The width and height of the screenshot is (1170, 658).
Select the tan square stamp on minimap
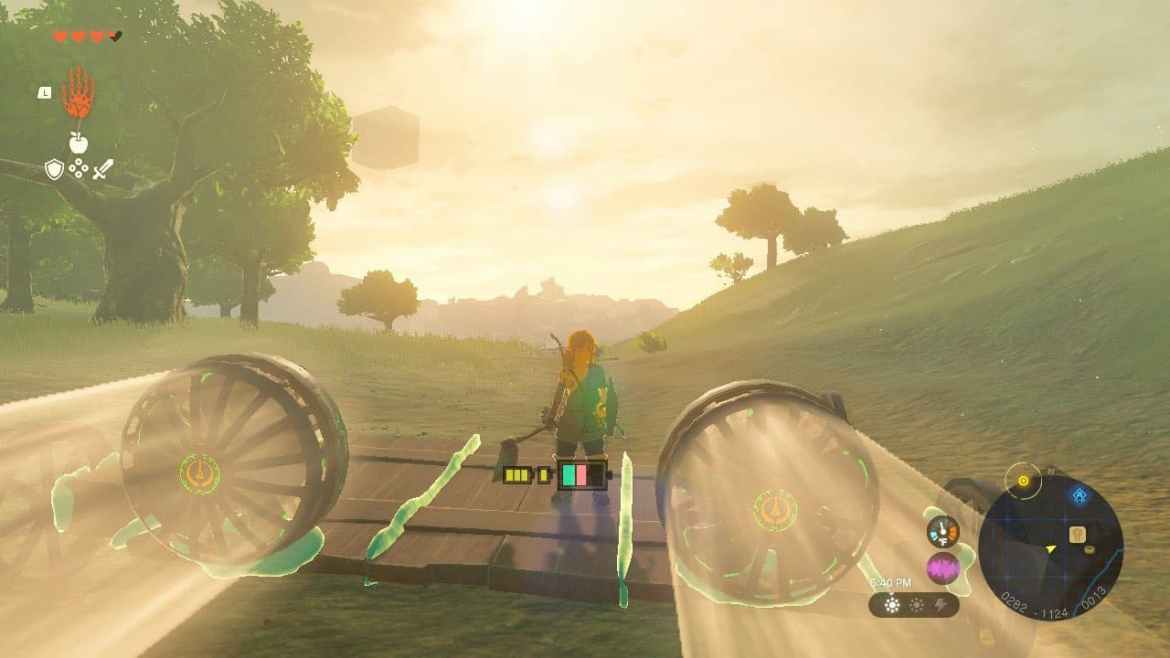click(x=1078, y=534)
